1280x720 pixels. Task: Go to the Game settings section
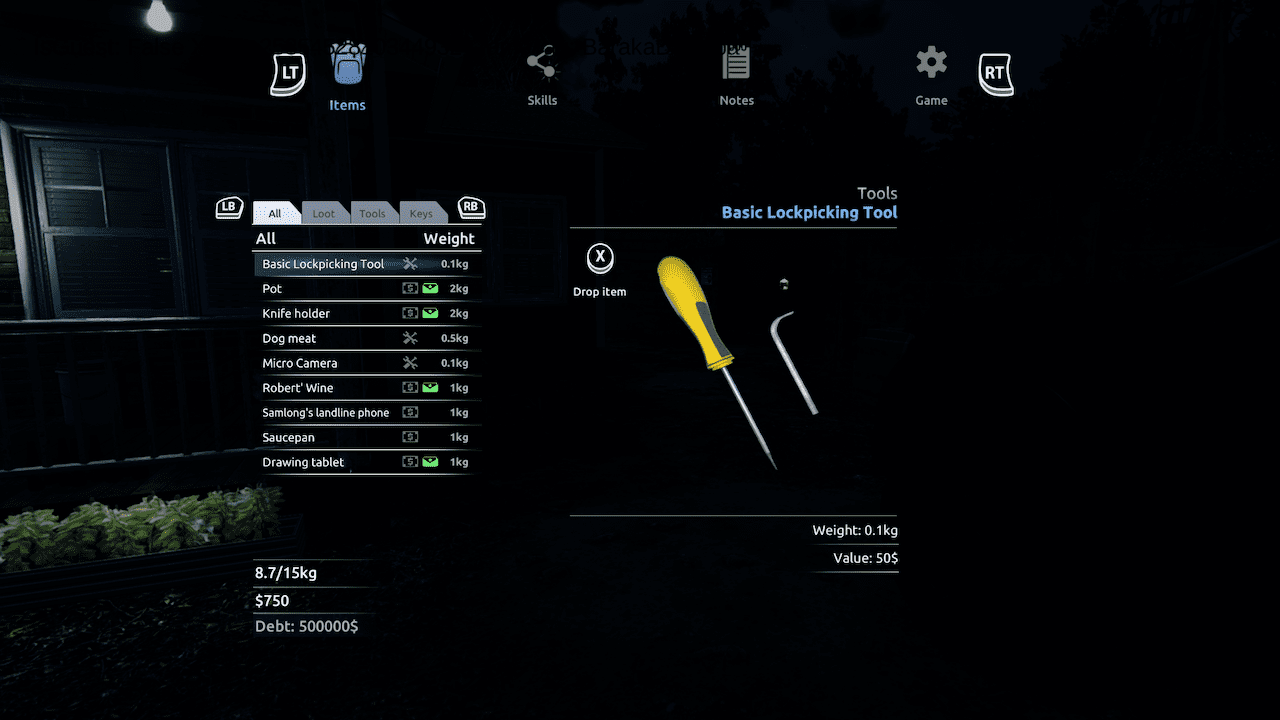point(931,76)
